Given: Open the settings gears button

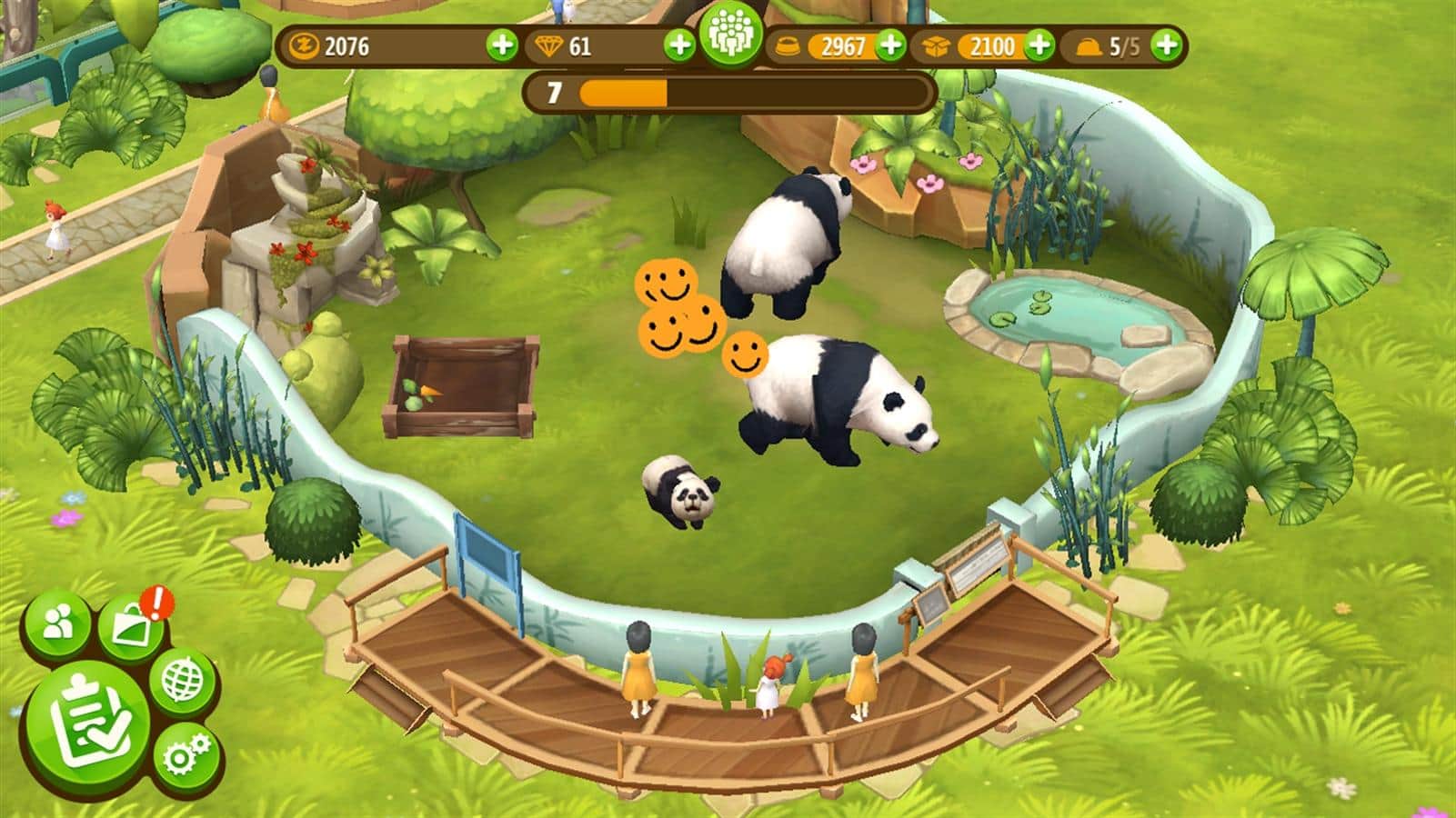Looking at the screenshot, I should (187, 753).
